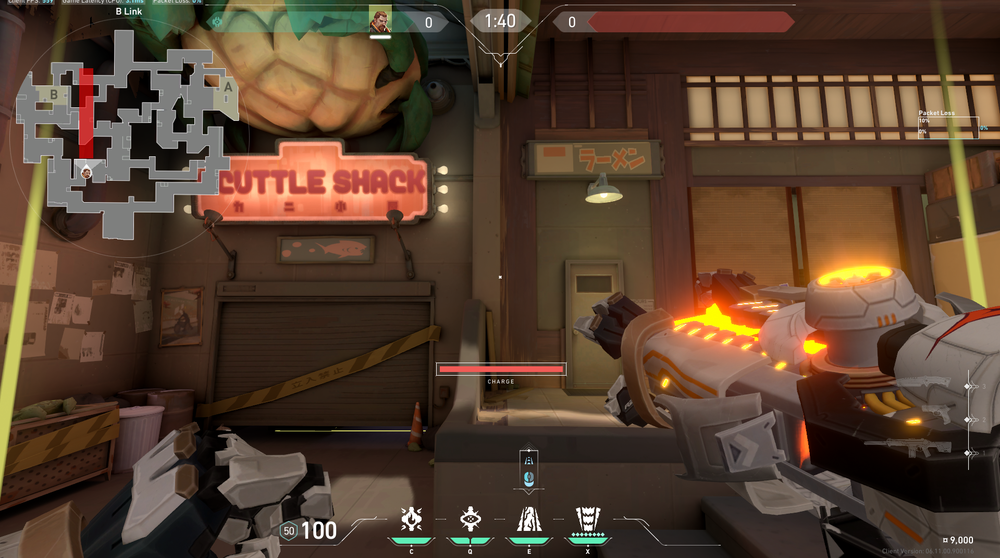Click the A site marker on minimap
1000x558 pixels.
[x=227, y=88]
